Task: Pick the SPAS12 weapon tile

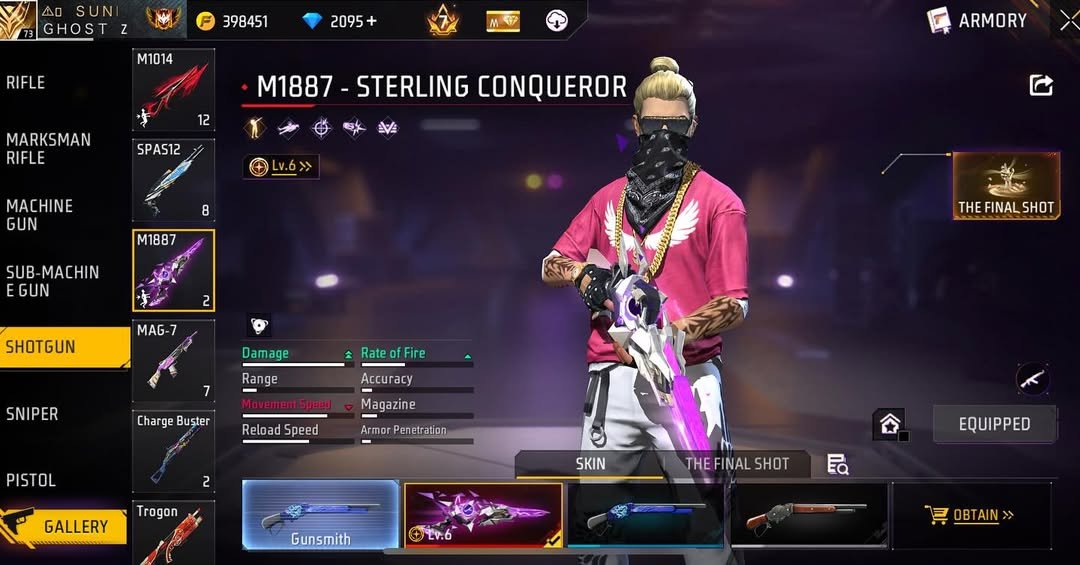Action: coord(173,181)
